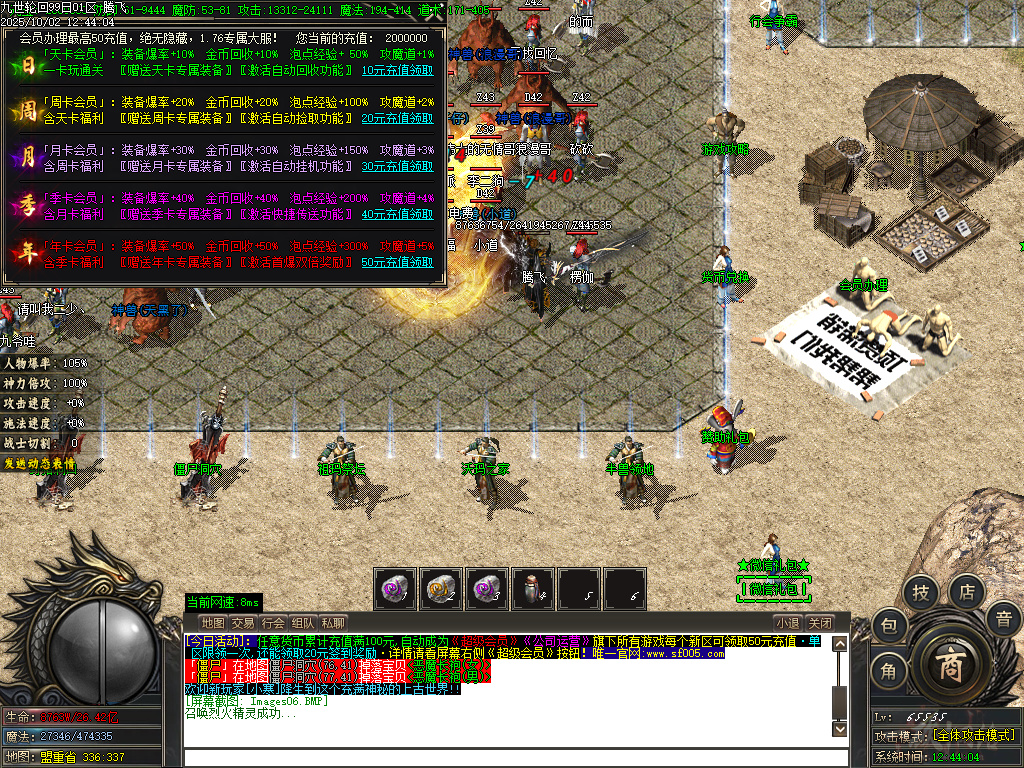The width and height of the screenshot is (1024, 768).
Task: Claim the 40元 season-card recharge reward
Action: pyautogui.click(x=397, y=214)
